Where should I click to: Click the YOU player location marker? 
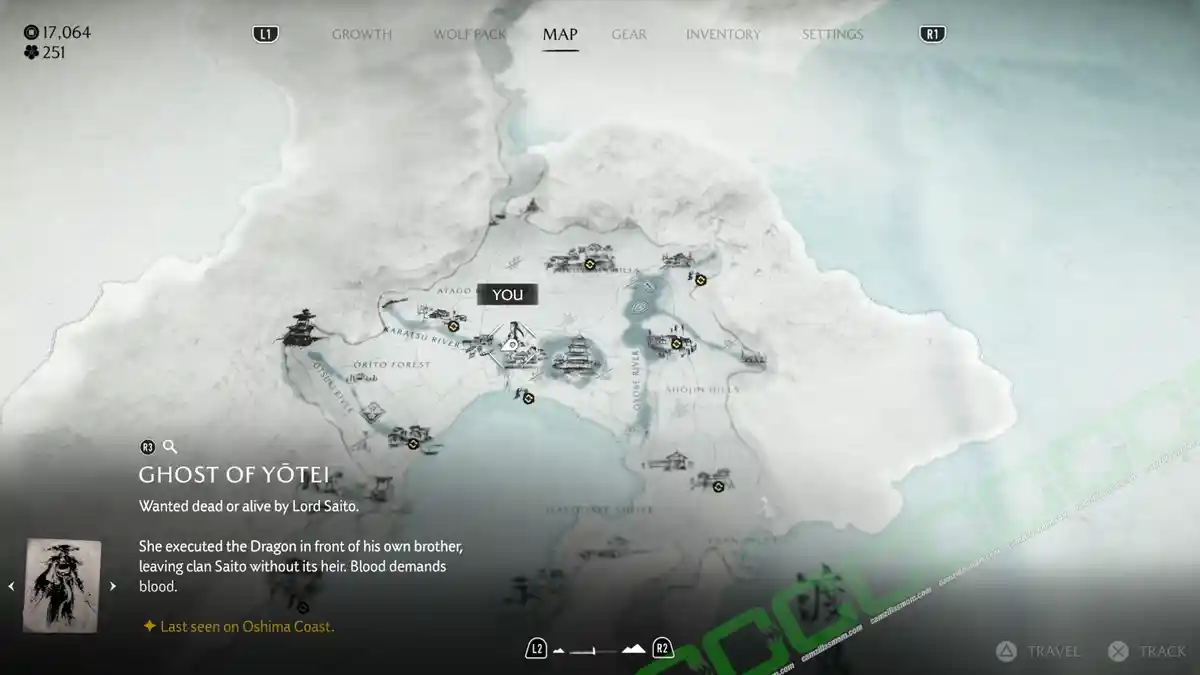[508, 294]
